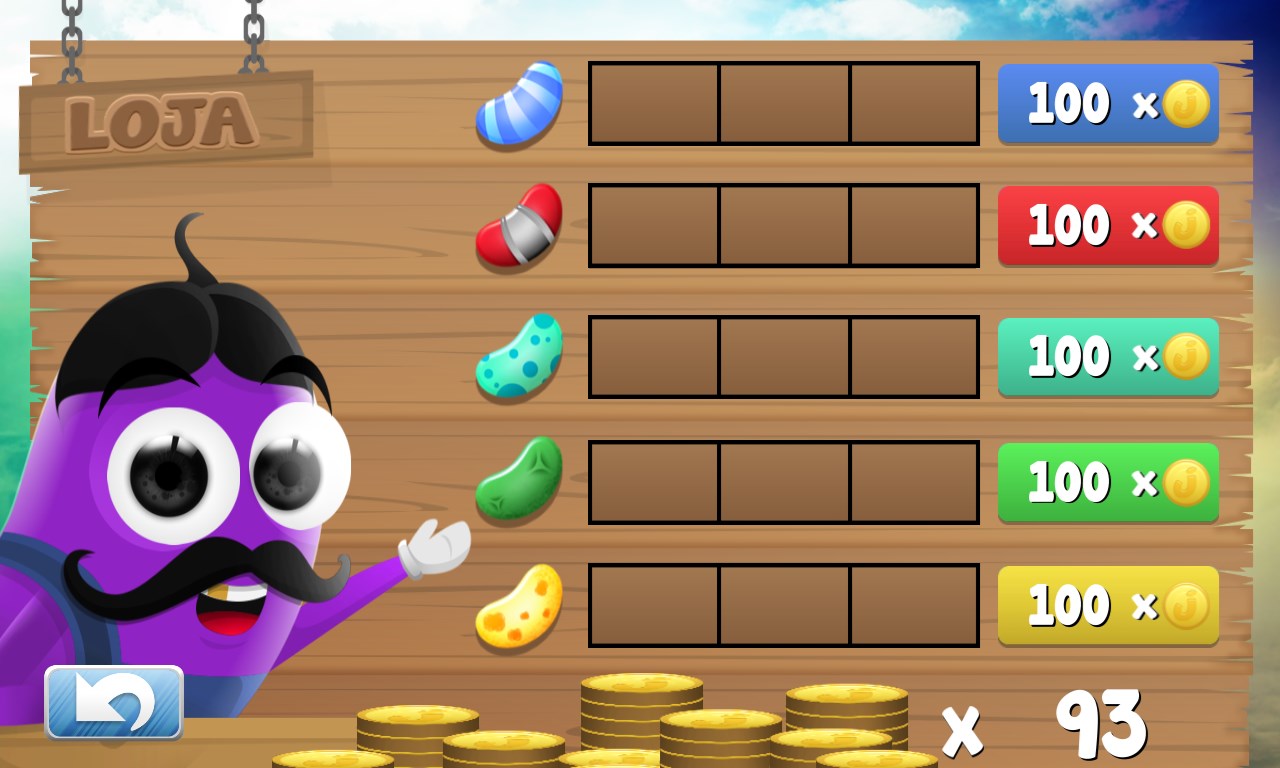Select the yellow spotted candy icon
Image resolution: width=1280 pixels, height=768 pixels.
click(x=518, y=606)
